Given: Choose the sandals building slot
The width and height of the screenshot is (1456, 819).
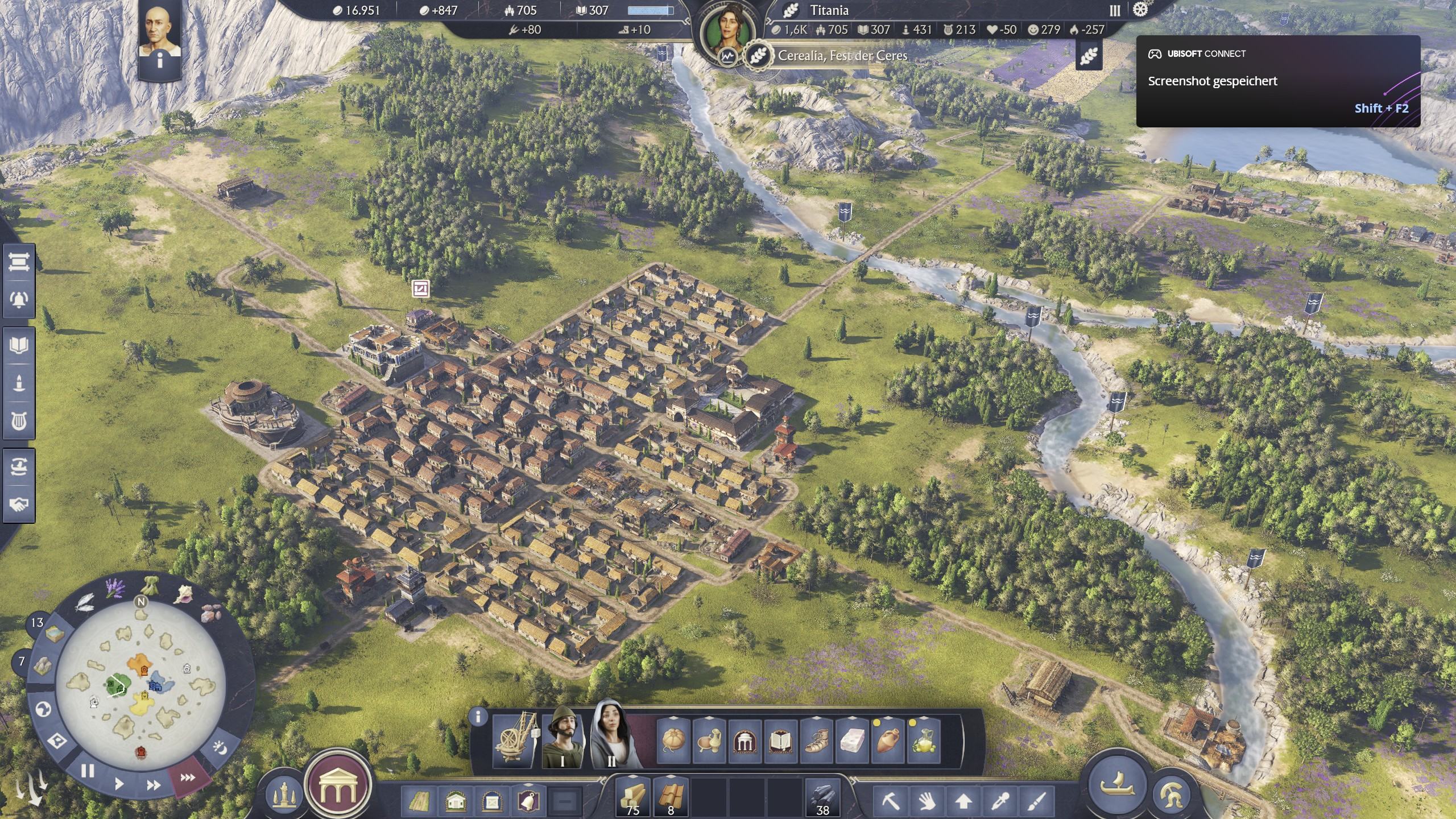Looking at the screenshot, I should click(x=817, y=740).
